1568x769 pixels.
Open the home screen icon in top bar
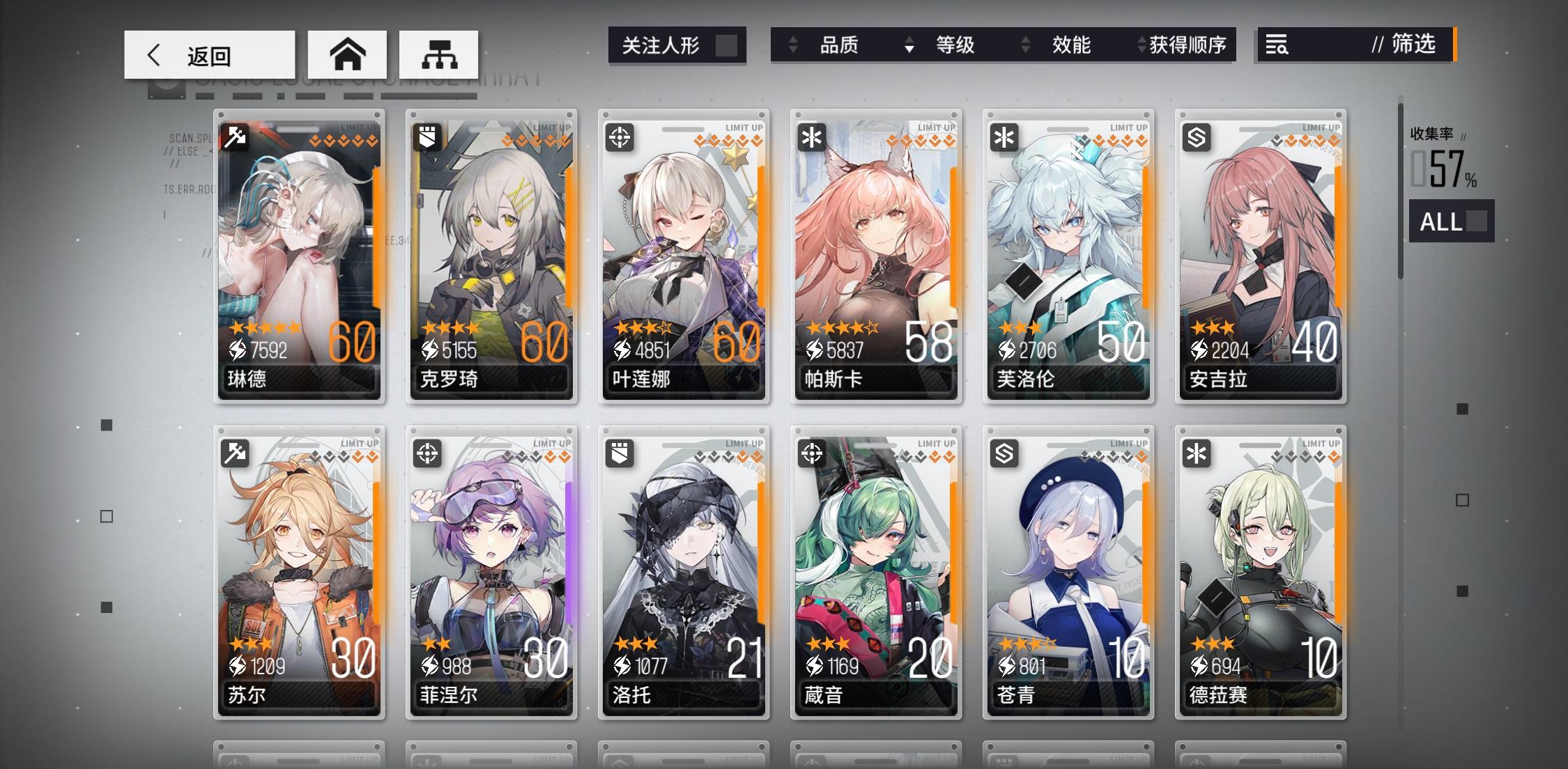click(x=348, y=54)
